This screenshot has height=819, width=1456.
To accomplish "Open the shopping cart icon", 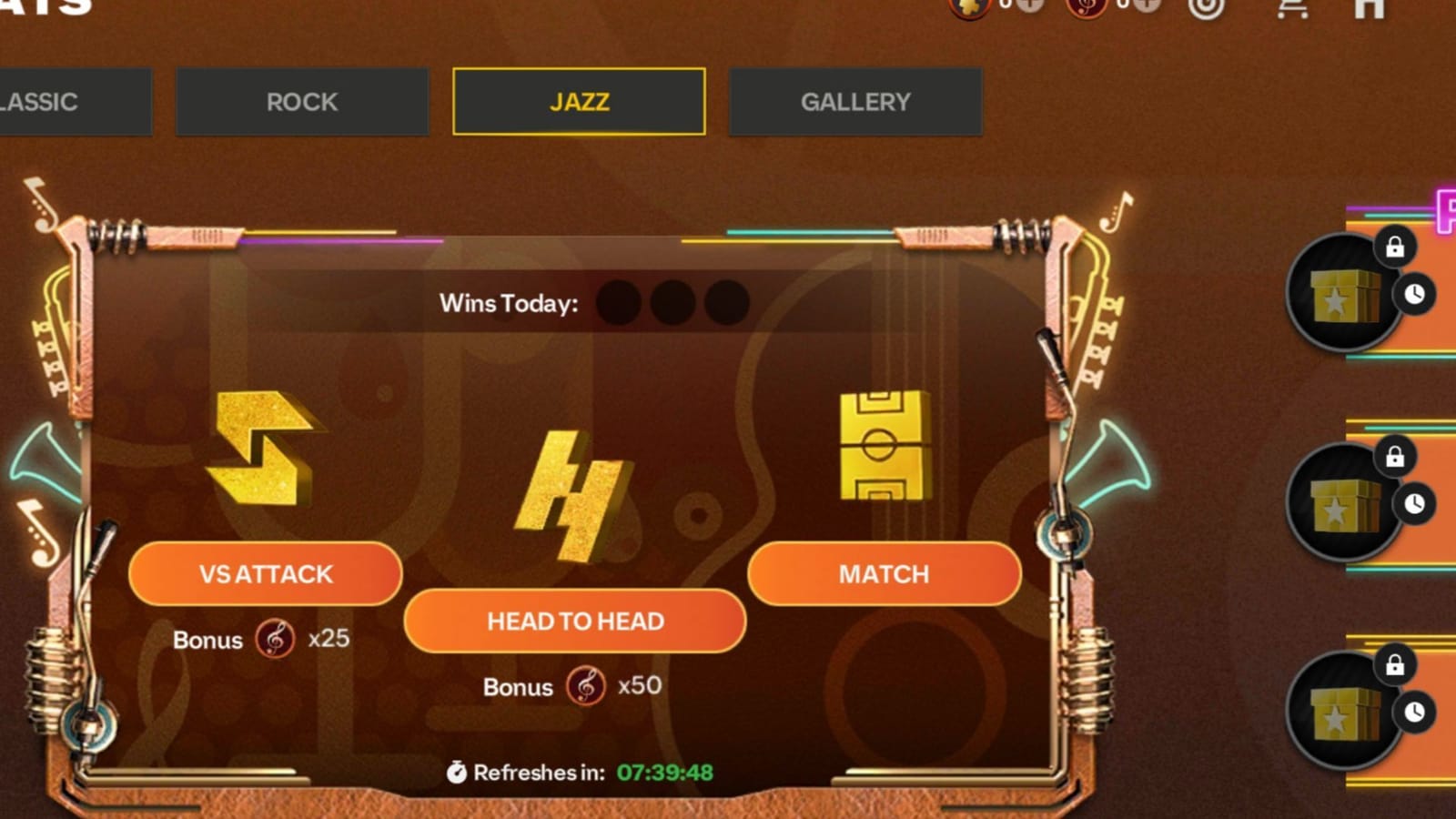I will coord(1294,9).
